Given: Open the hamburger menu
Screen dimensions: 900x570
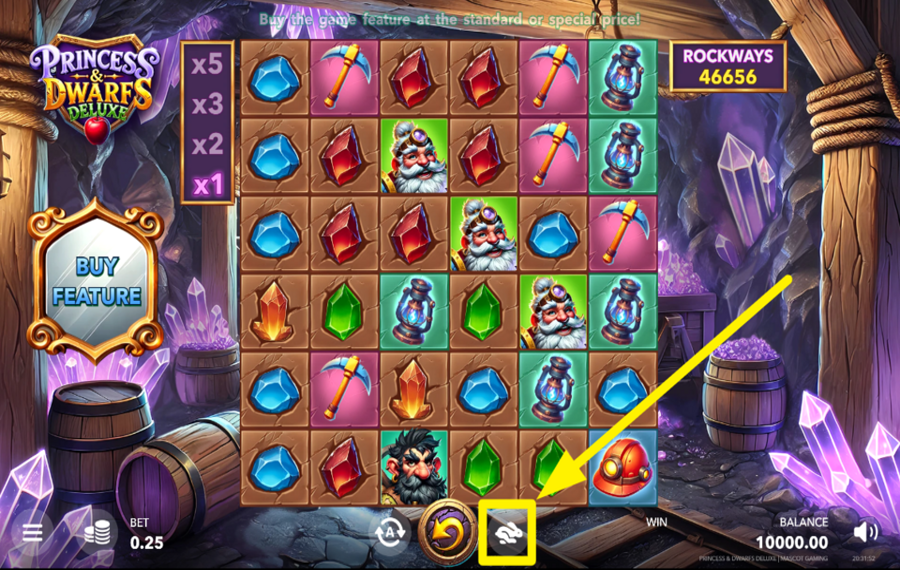Looking at the screenshot, I should (x=32, y=532).
